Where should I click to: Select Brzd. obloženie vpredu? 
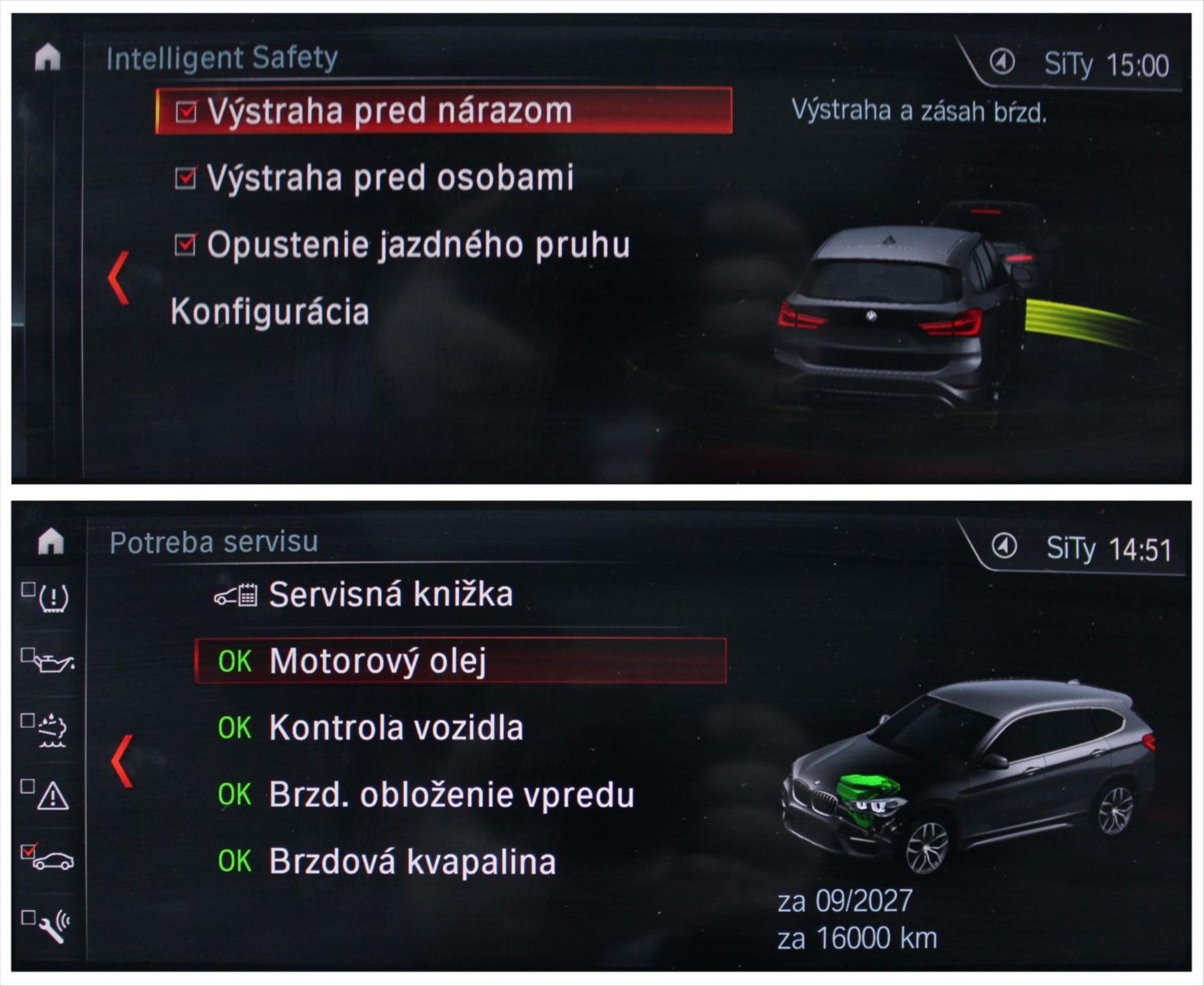[x=451, y=795]
